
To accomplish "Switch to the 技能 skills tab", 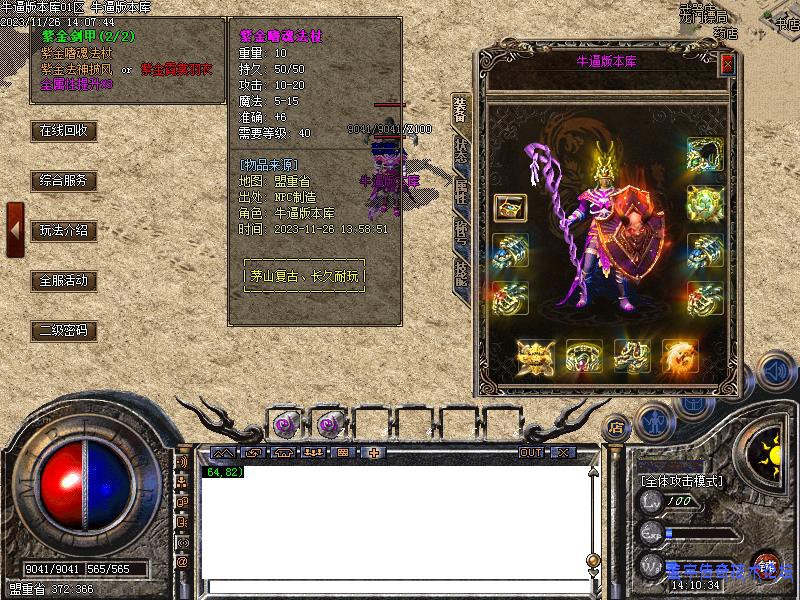I will pyautogui.click(x=461, y=273).
